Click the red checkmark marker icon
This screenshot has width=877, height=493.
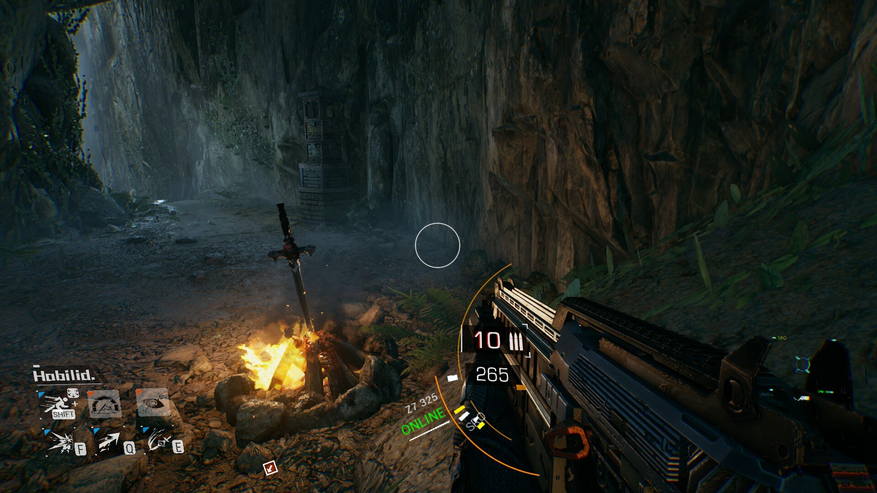(269, 467)
